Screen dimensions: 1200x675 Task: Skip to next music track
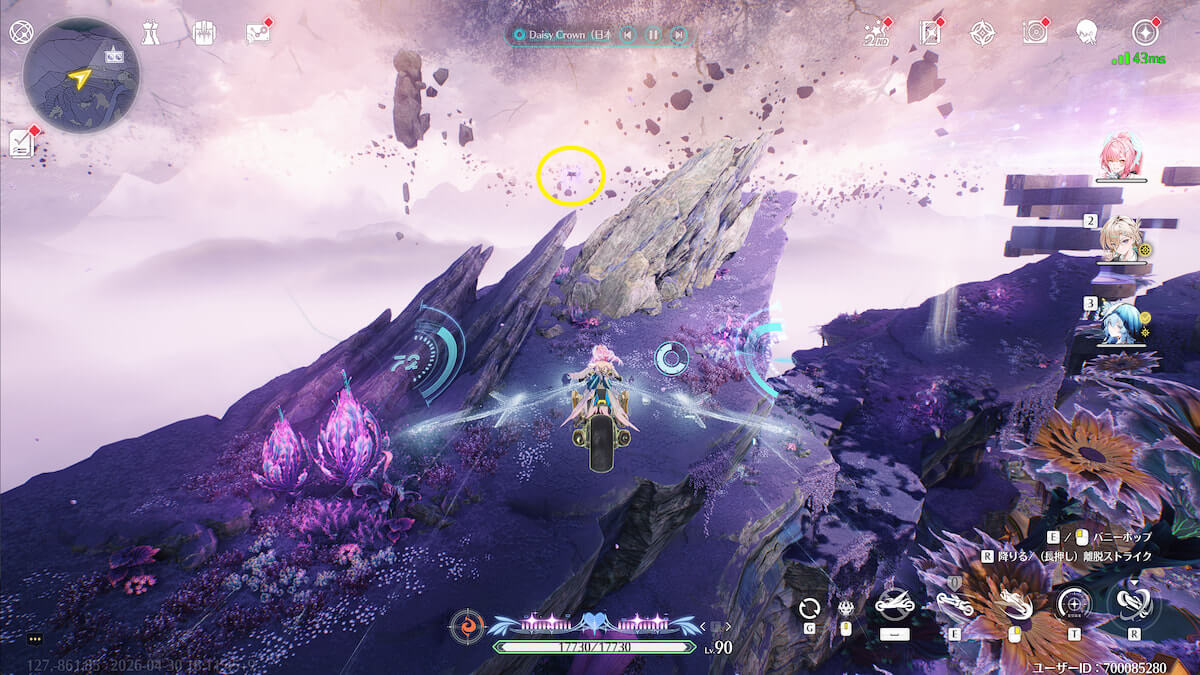coord(679,34)
